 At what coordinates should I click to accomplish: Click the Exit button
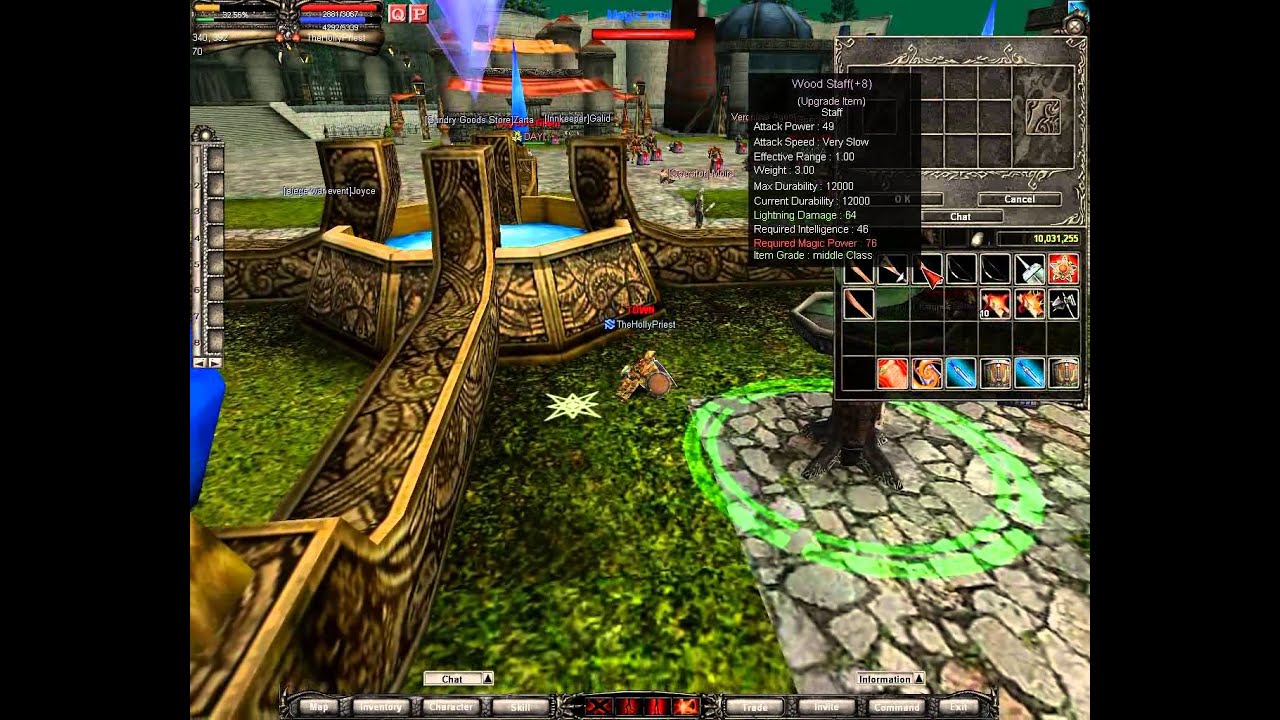point(958,707)
